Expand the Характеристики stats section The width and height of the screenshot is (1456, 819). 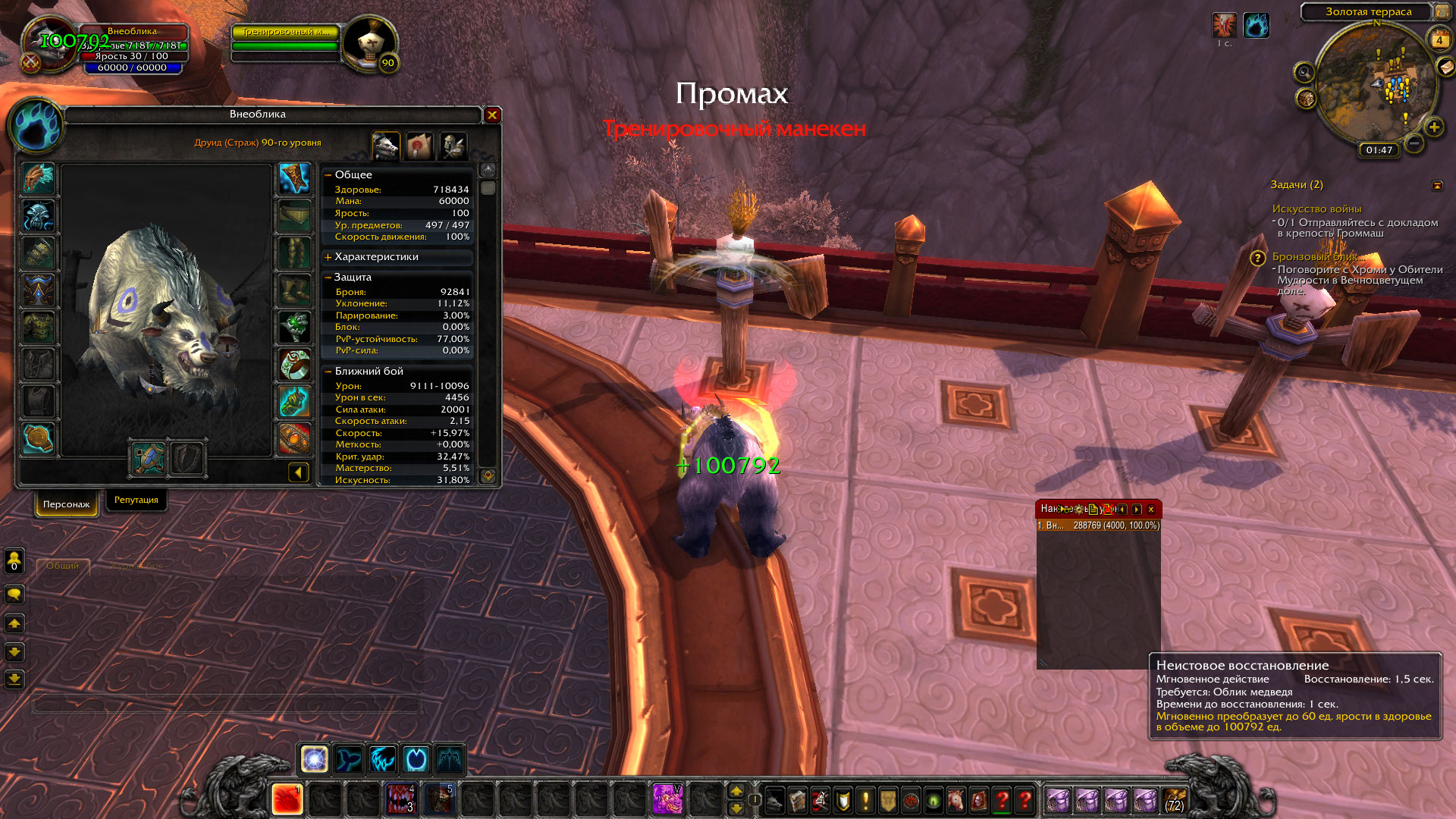(x=328, y=257)
